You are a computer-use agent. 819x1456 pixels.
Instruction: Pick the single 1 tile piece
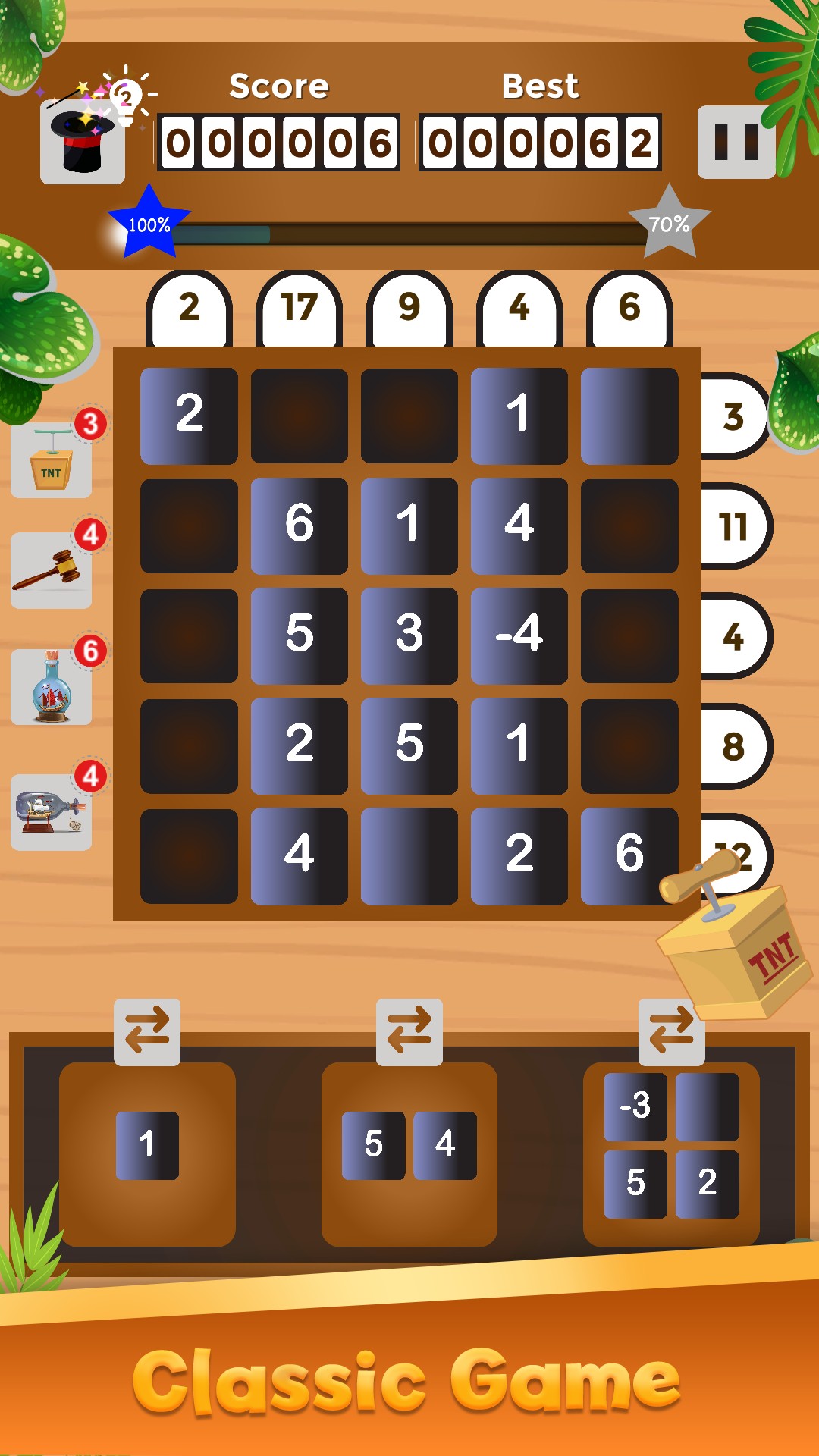(147, 1145)
